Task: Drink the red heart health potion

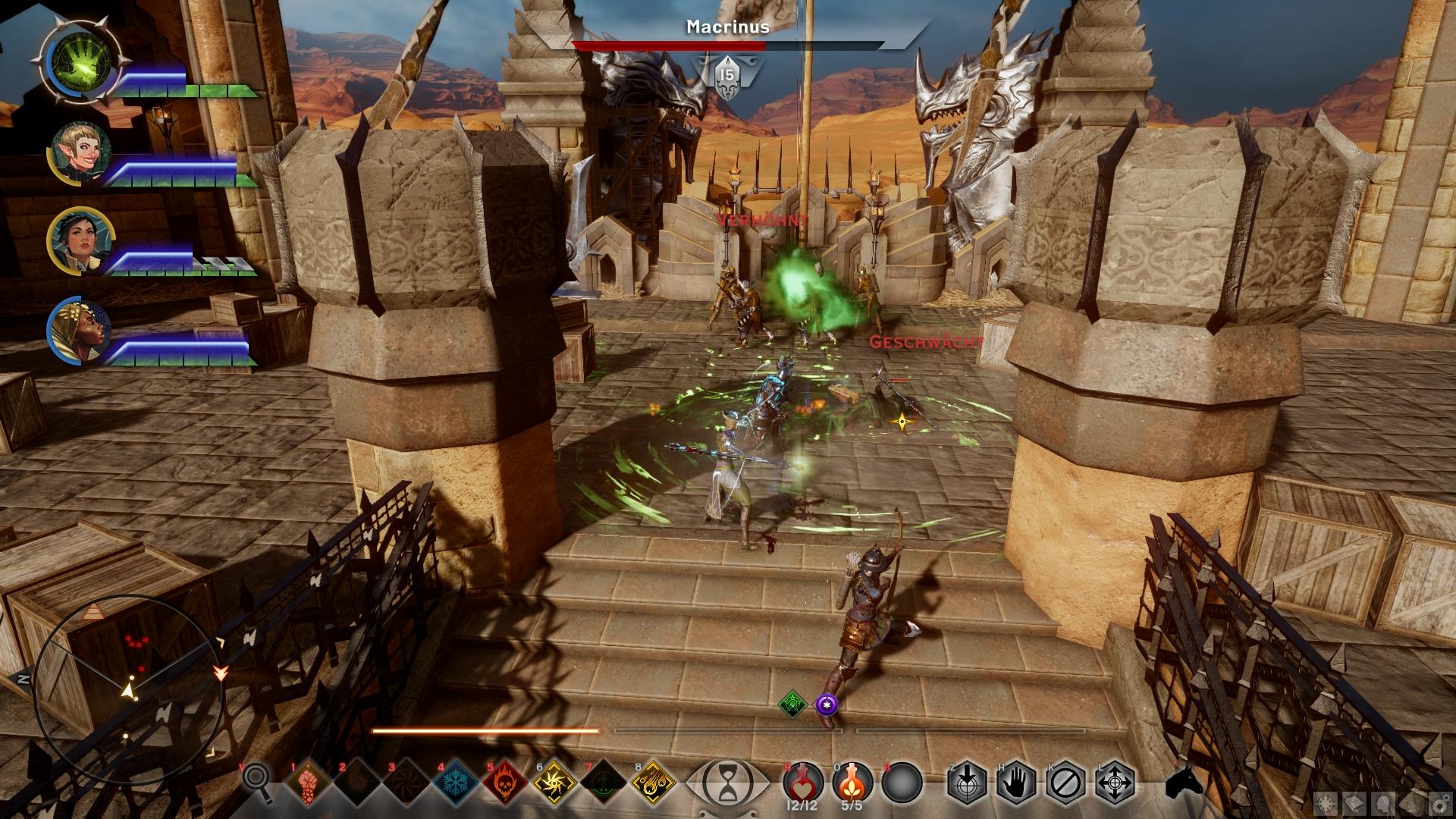Action: (x=803, y=780)
